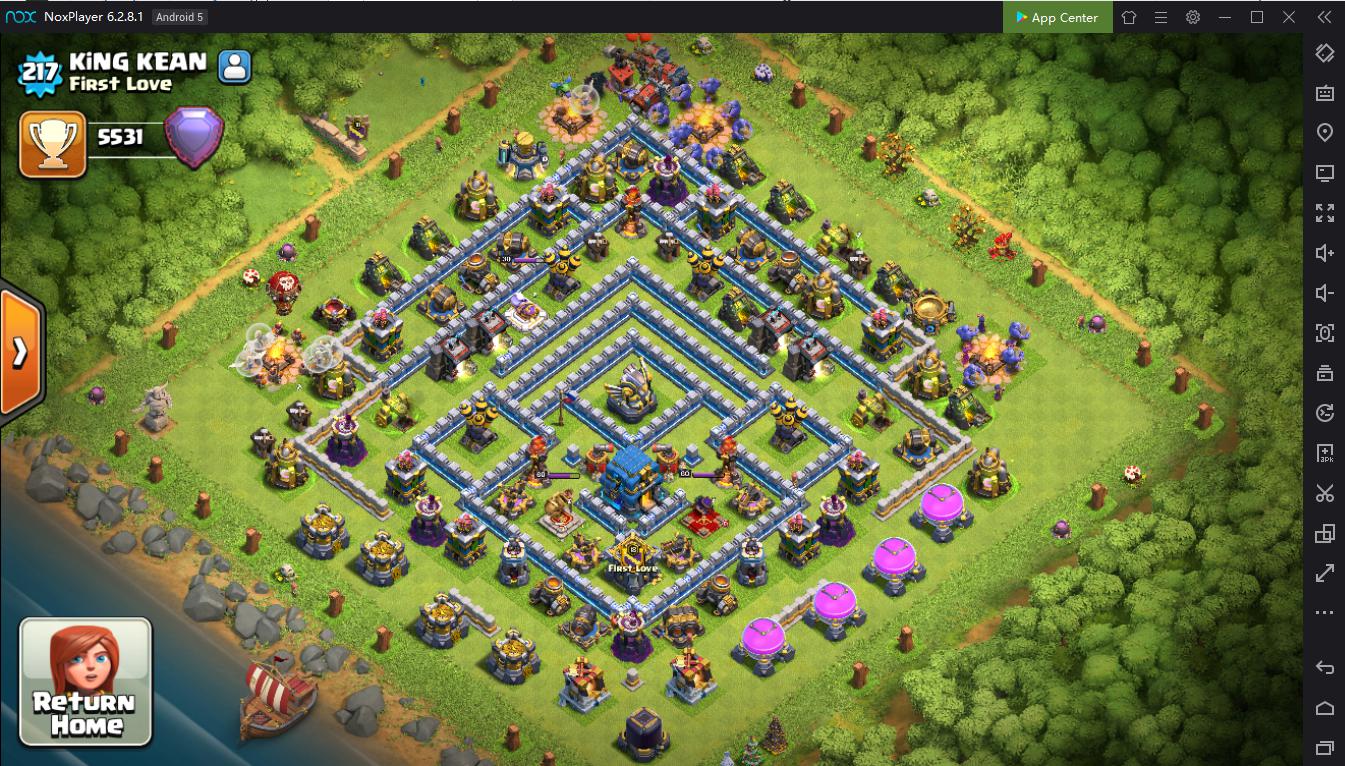
Task: Go to the Android home screen
Action: 1325,708
